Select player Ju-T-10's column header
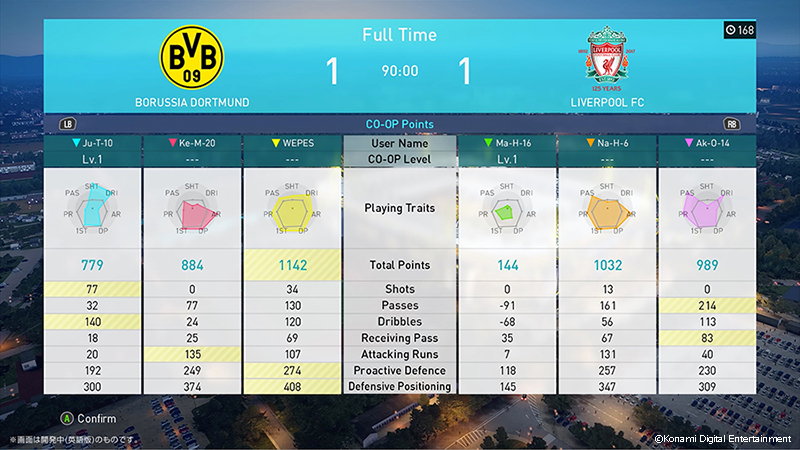Viewport: 800px width, 450px height. pos(92,143)
